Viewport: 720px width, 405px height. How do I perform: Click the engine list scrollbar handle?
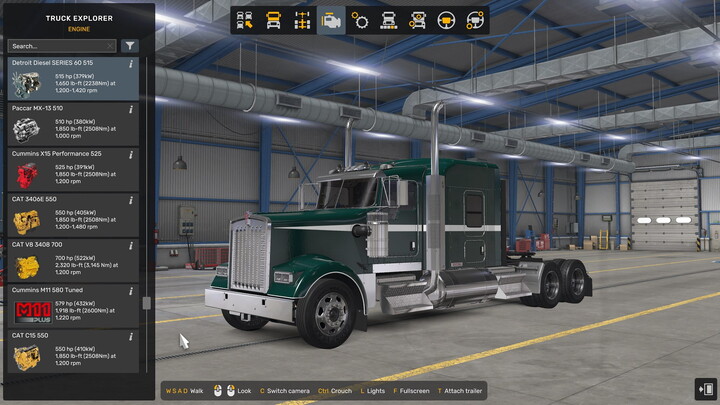coord(147,303)
